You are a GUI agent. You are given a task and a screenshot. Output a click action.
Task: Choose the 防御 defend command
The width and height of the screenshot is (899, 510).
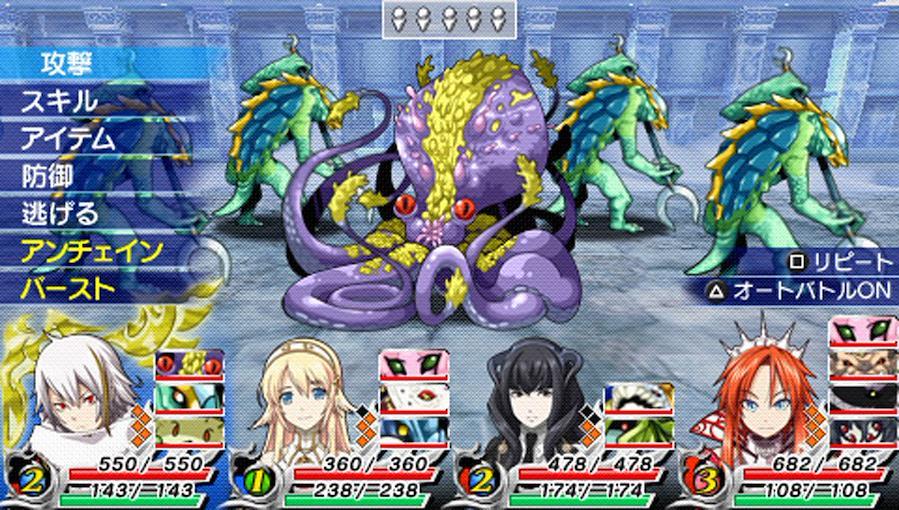pyautogui.click(x=48, y=176)
